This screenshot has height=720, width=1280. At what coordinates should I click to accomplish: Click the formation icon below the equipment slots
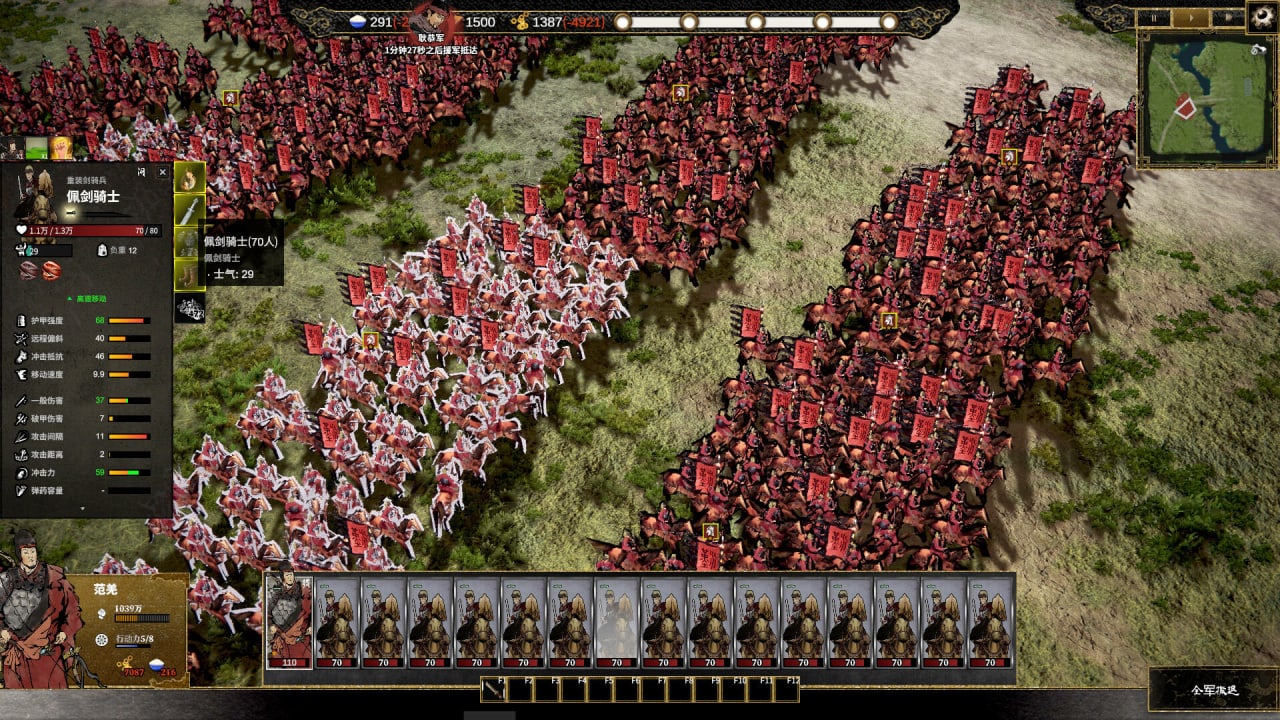pyautogui.click(x=190, y=308)
